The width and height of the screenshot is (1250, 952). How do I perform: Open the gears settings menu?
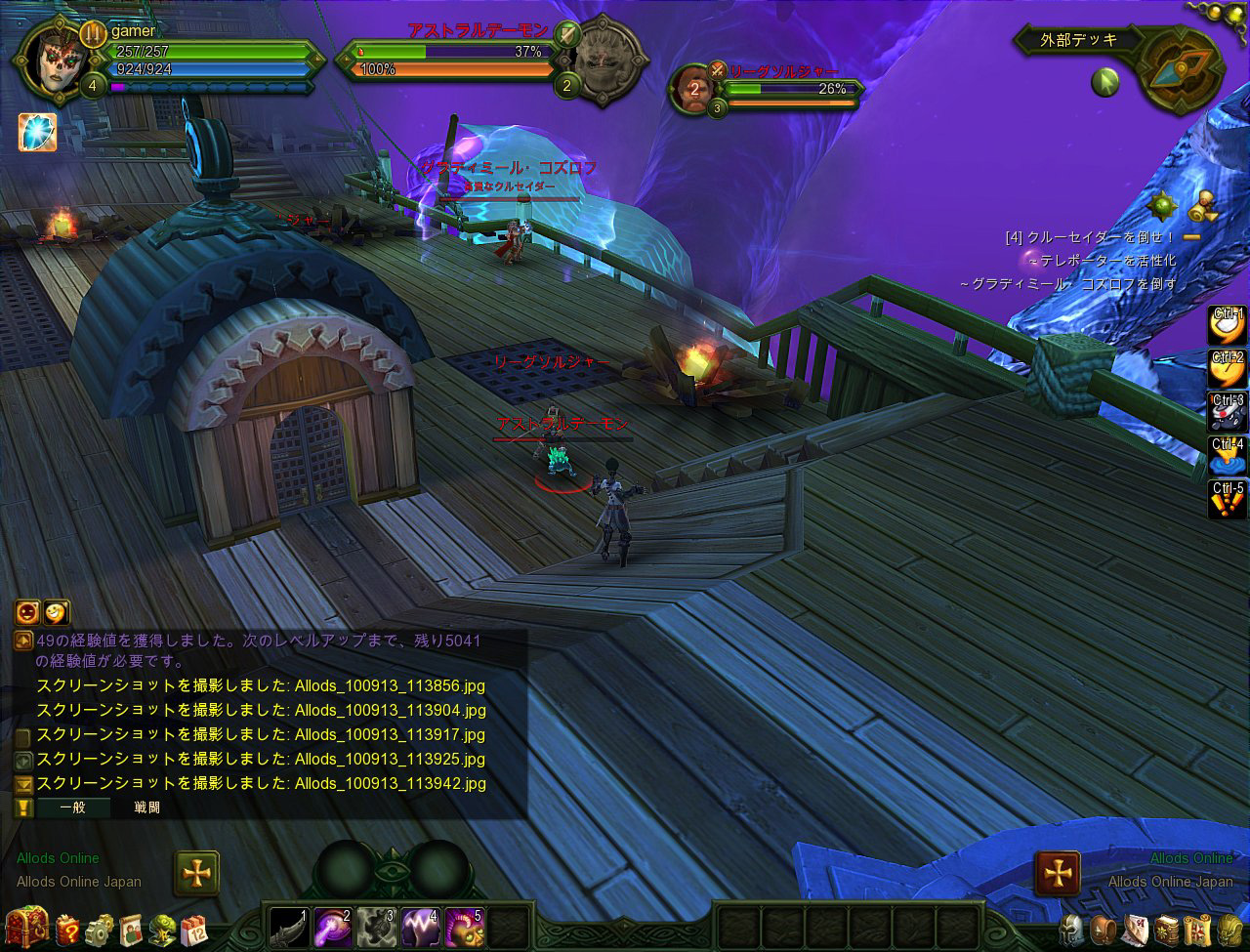(100, 929)
